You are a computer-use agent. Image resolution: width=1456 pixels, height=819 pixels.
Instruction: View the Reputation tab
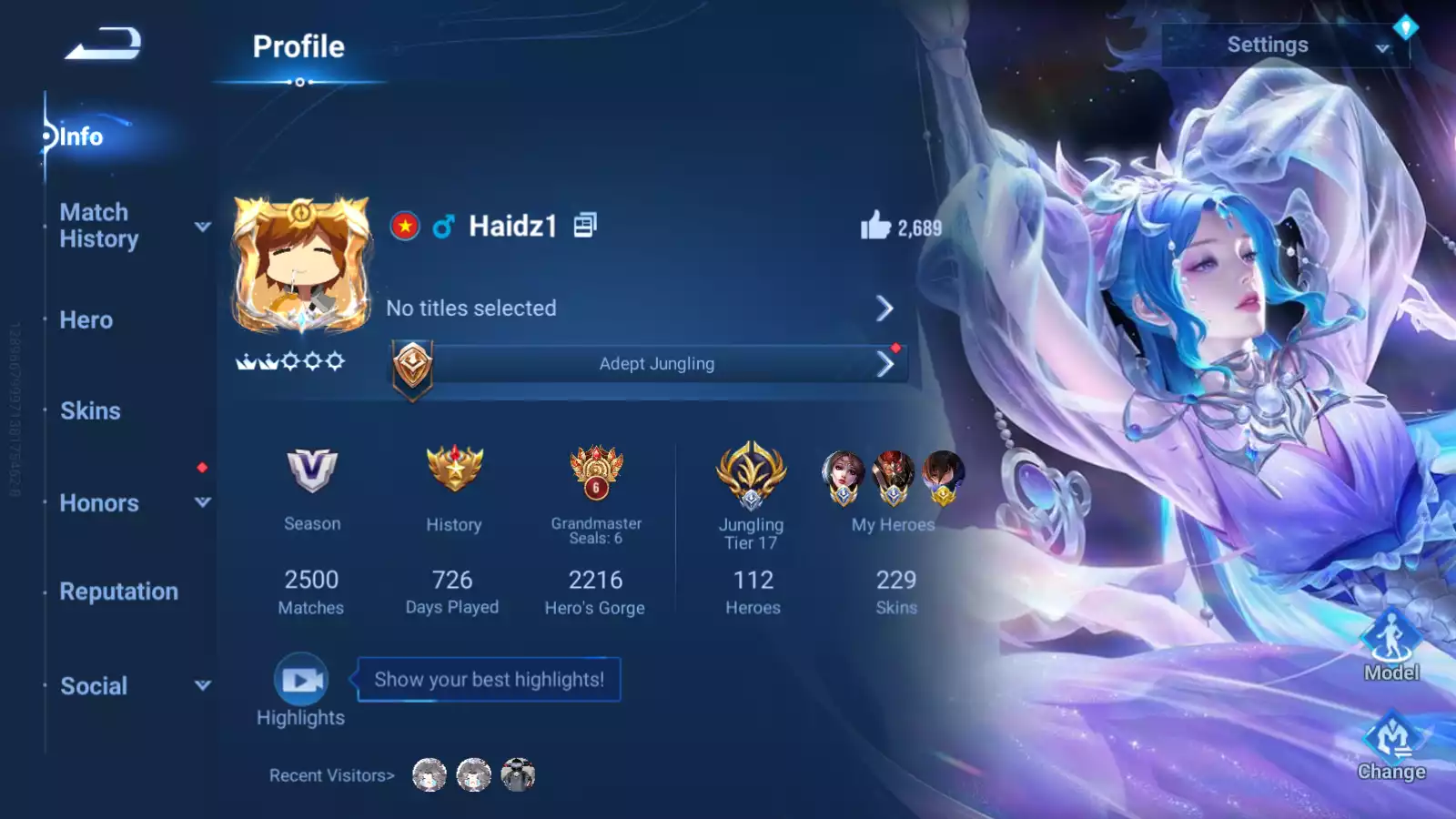118,591
